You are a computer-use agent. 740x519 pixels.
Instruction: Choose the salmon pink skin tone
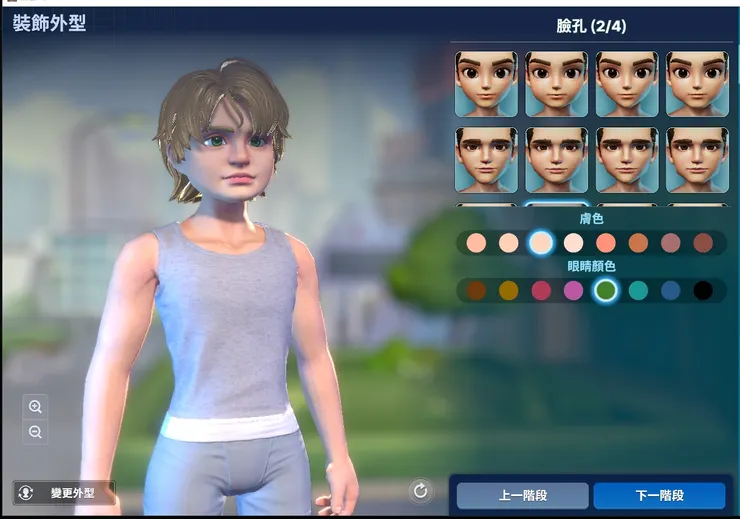point(605,243)
